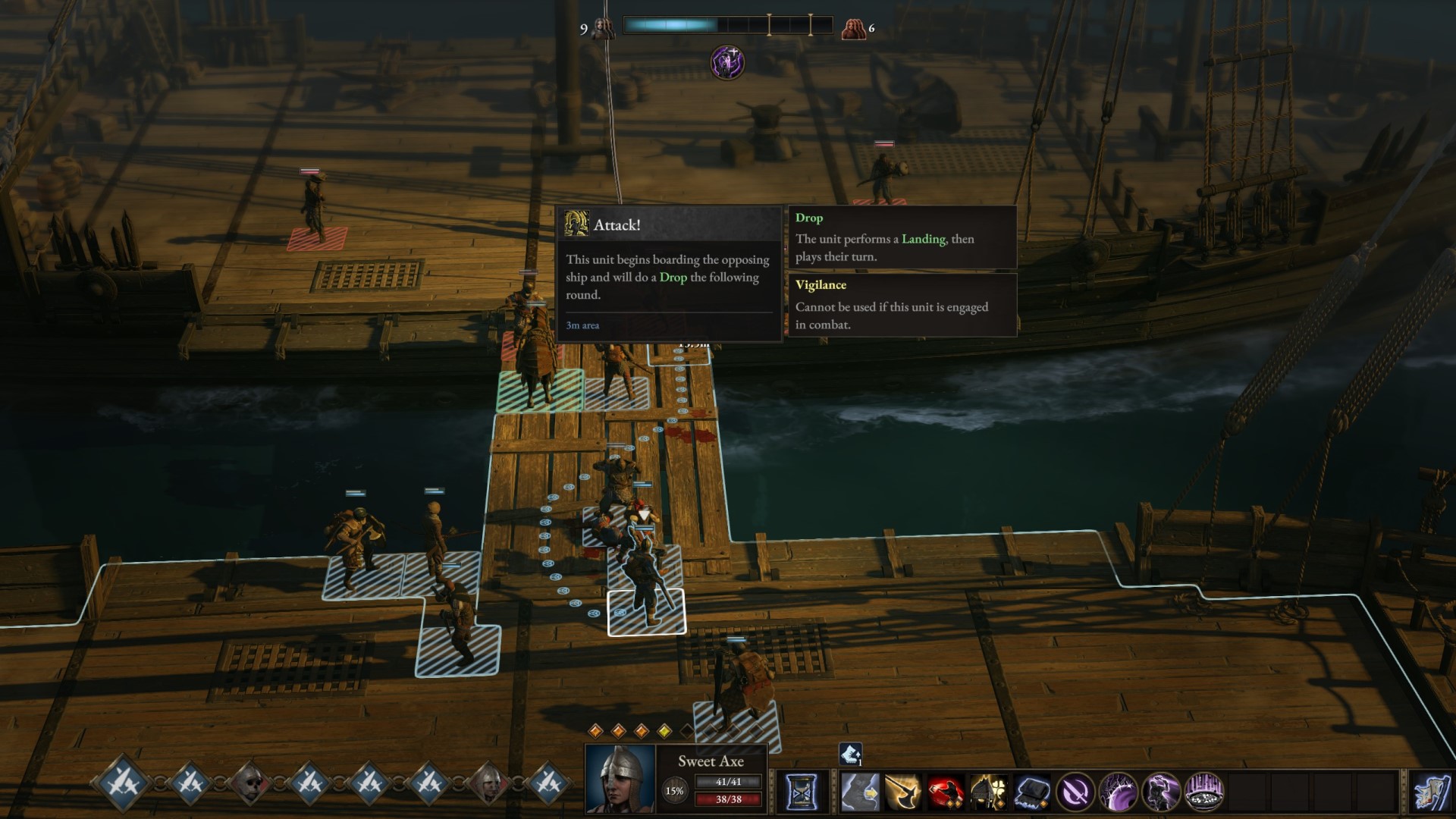Select the flee icon at the hotbar's right end
The height and width of the screenshot is (819, 1456).
(x=1433, y=792)
